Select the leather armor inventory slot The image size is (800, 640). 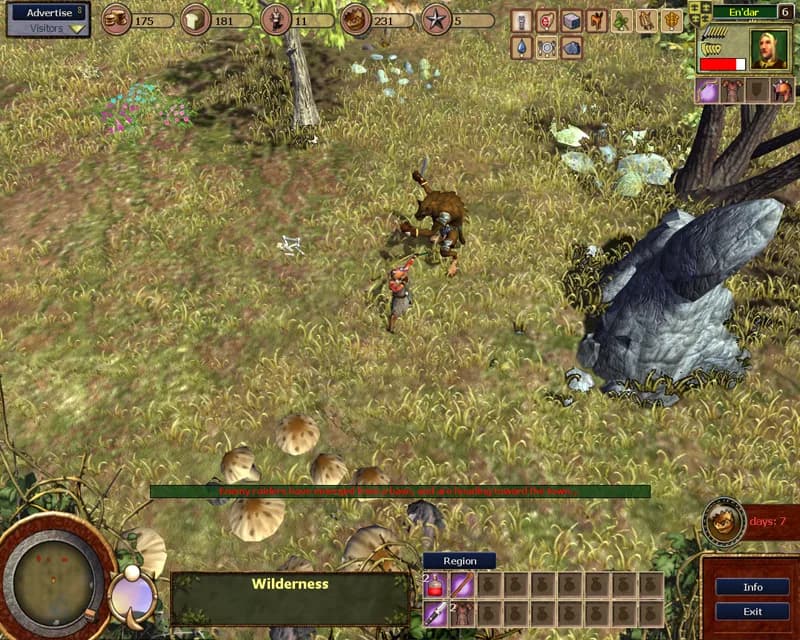pos(462,612)
